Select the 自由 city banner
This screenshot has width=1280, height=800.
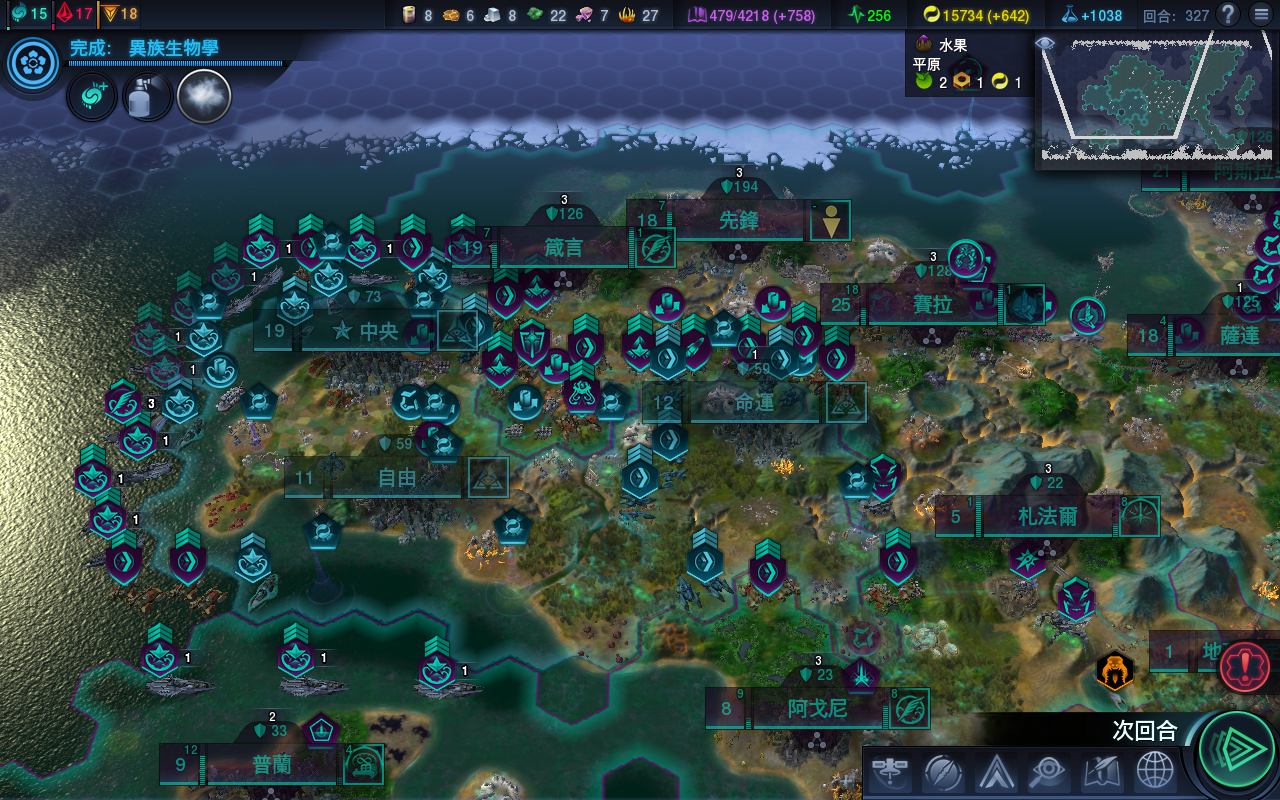(x=396, y=478)
